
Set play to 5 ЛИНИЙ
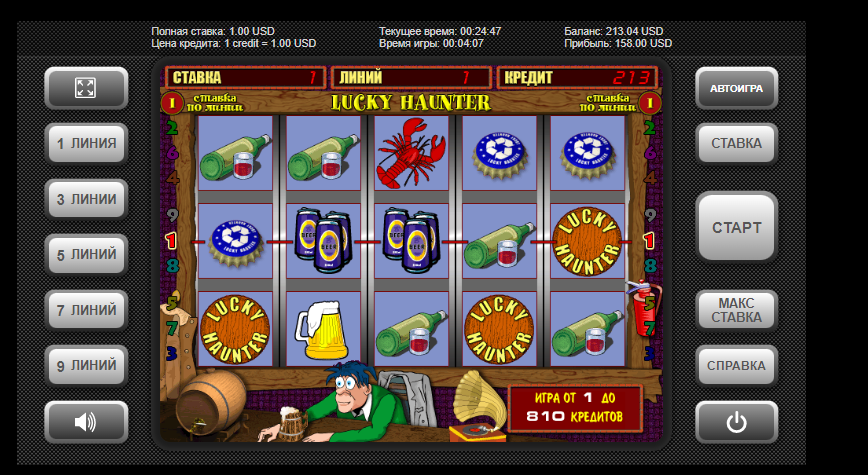coord(86,255)
